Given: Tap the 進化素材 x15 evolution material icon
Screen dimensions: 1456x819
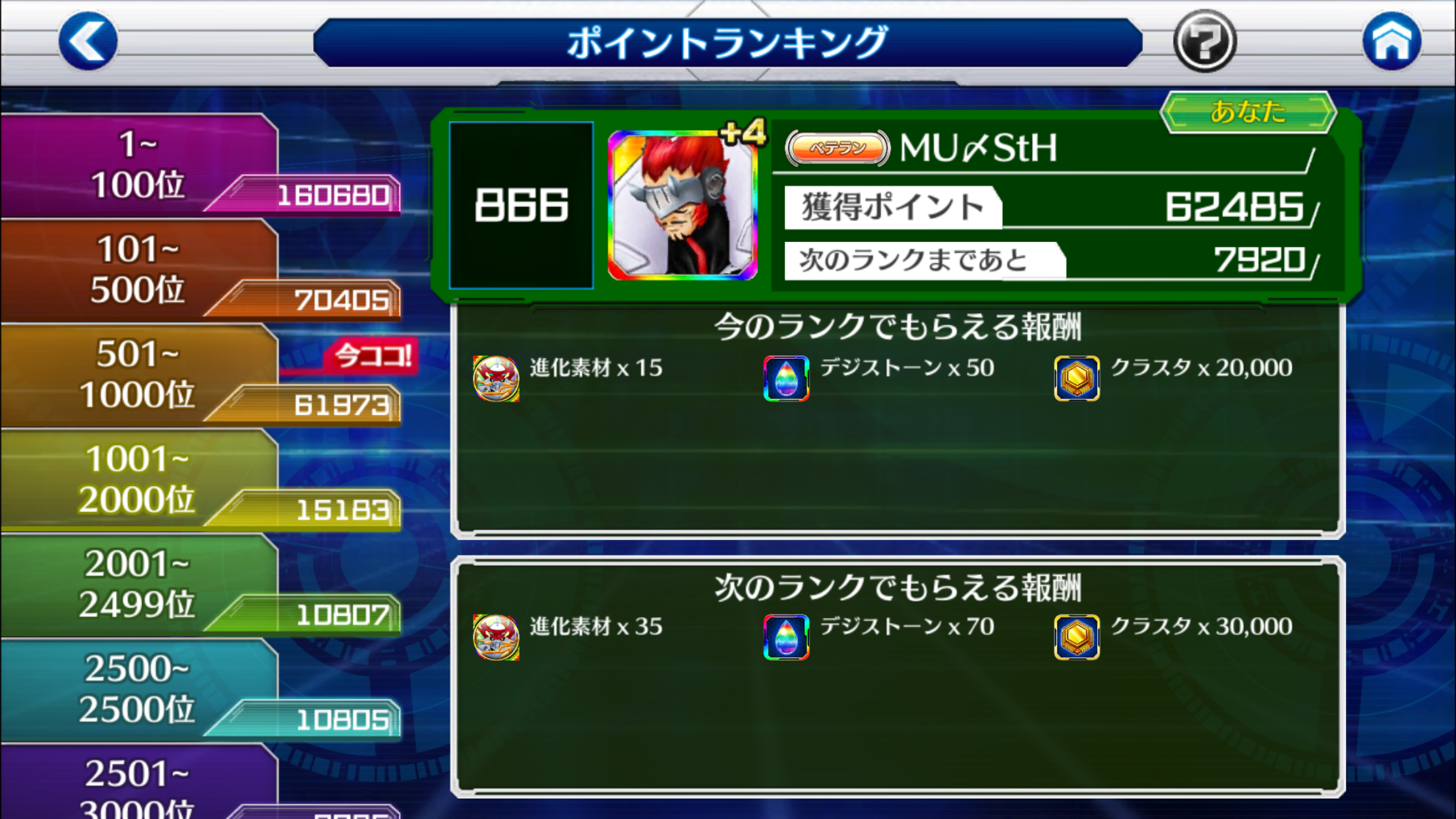Looking at the screenshot, I should (498, 379).
